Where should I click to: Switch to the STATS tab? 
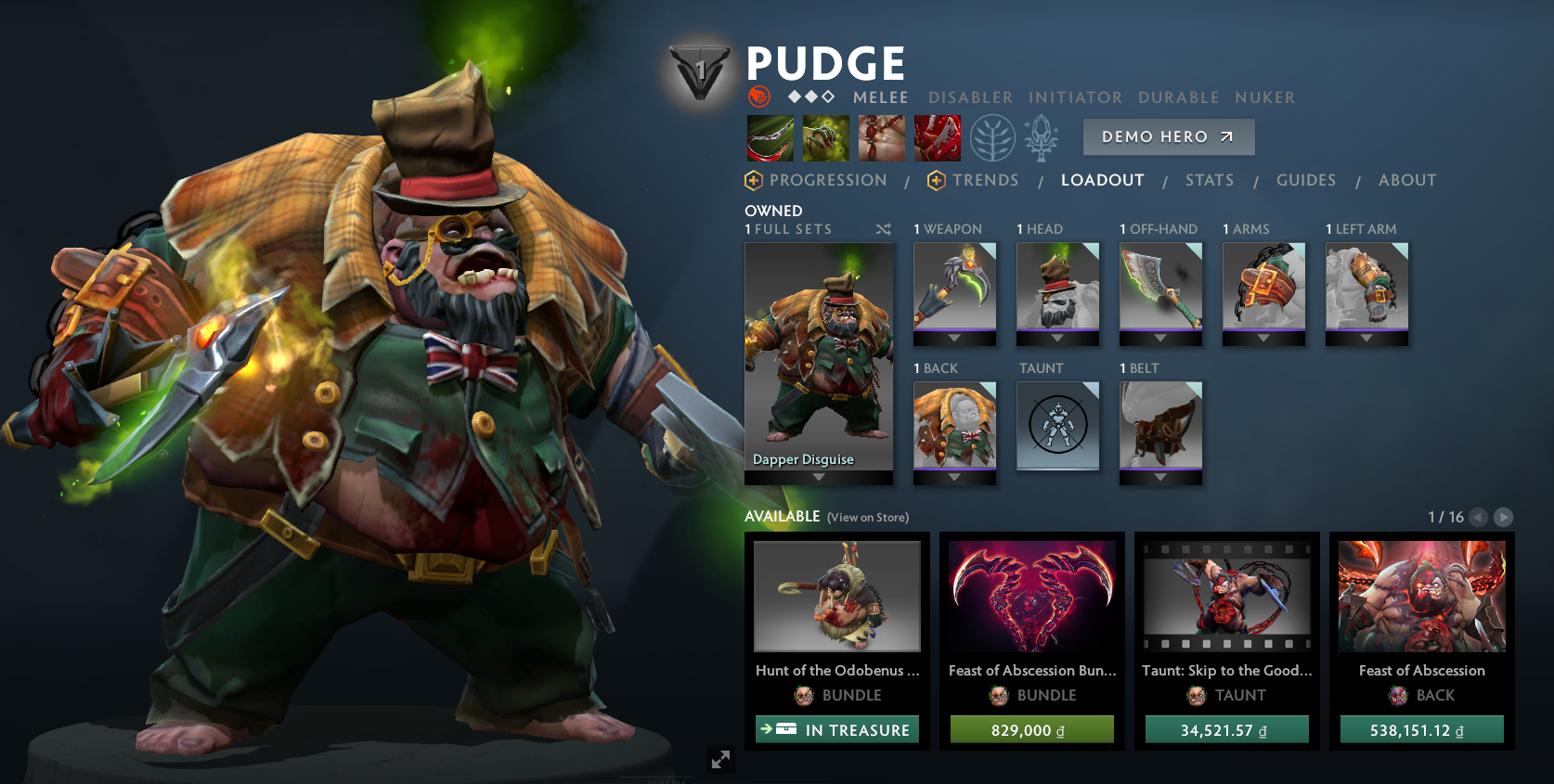point(1210,180)
